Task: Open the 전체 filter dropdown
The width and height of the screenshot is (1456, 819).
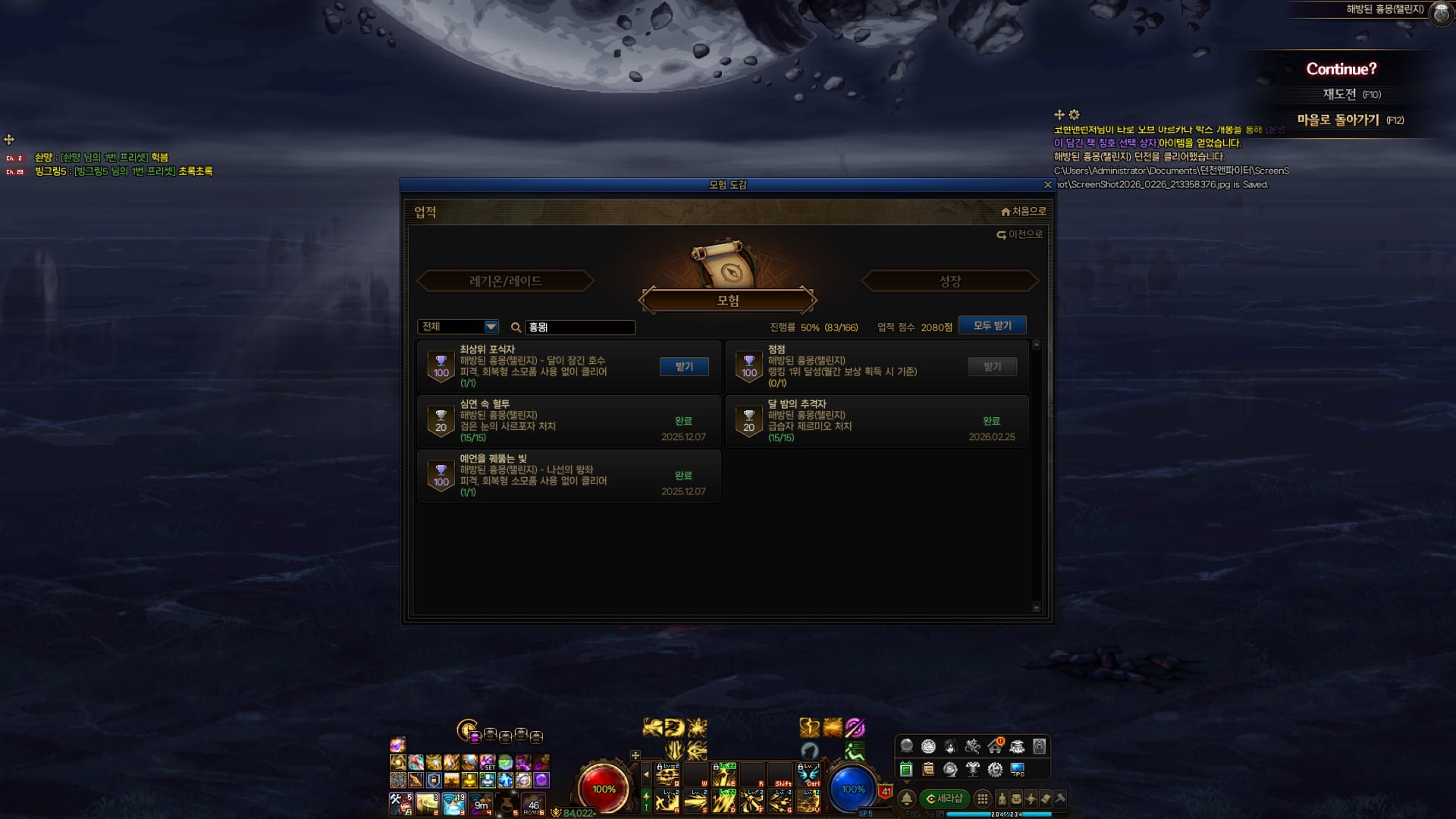Action: 491,327
